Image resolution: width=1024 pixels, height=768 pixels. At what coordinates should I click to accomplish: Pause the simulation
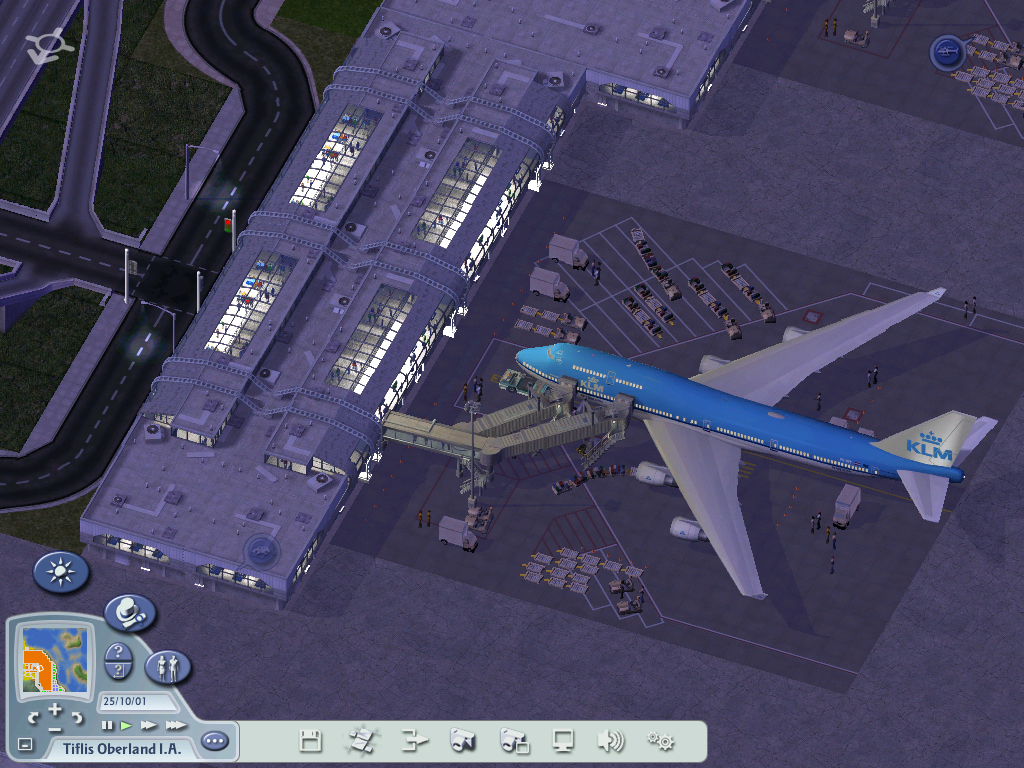[107, 725]
